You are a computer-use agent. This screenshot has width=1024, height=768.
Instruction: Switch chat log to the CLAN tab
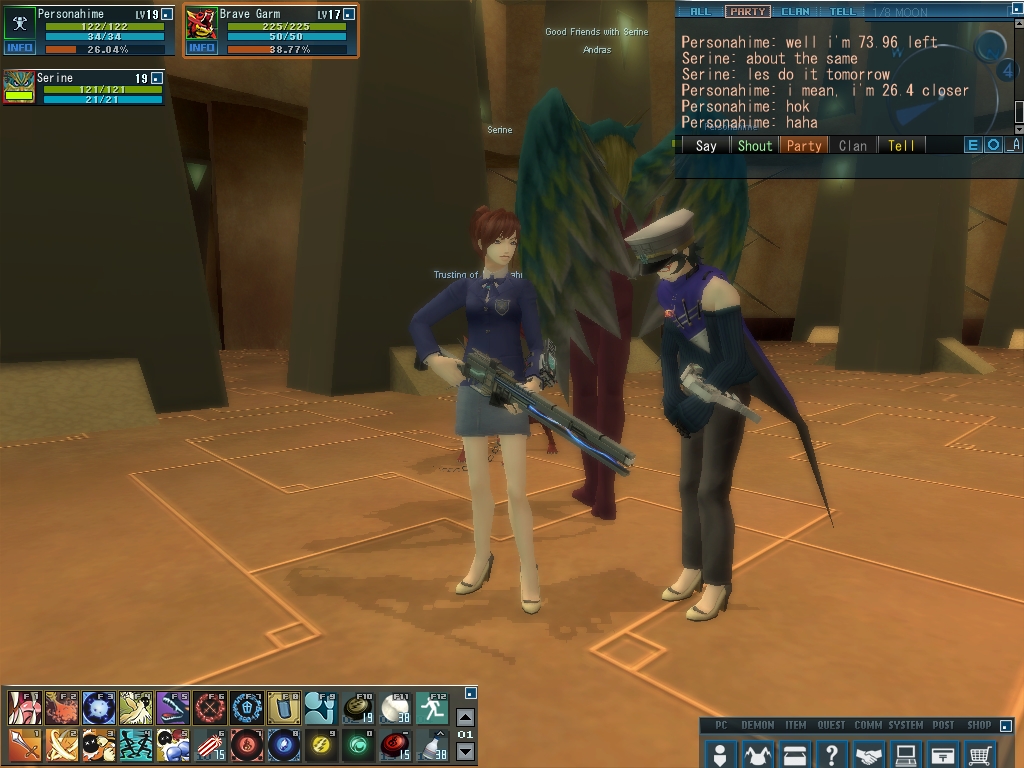click(x=795, y=12)
